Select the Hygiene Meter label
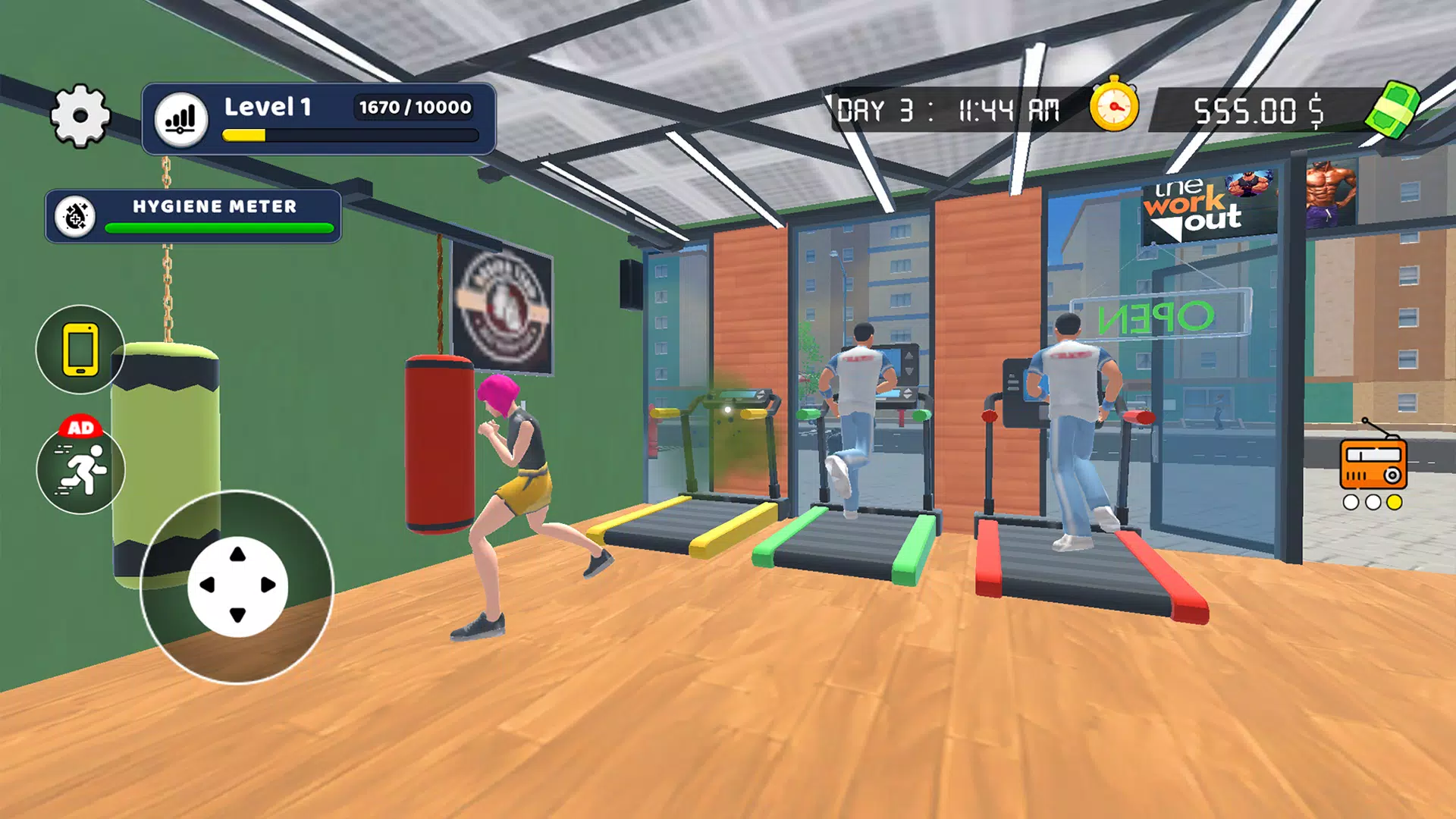The width and height of the screenshot is (1456, 819). pos(215,206)
